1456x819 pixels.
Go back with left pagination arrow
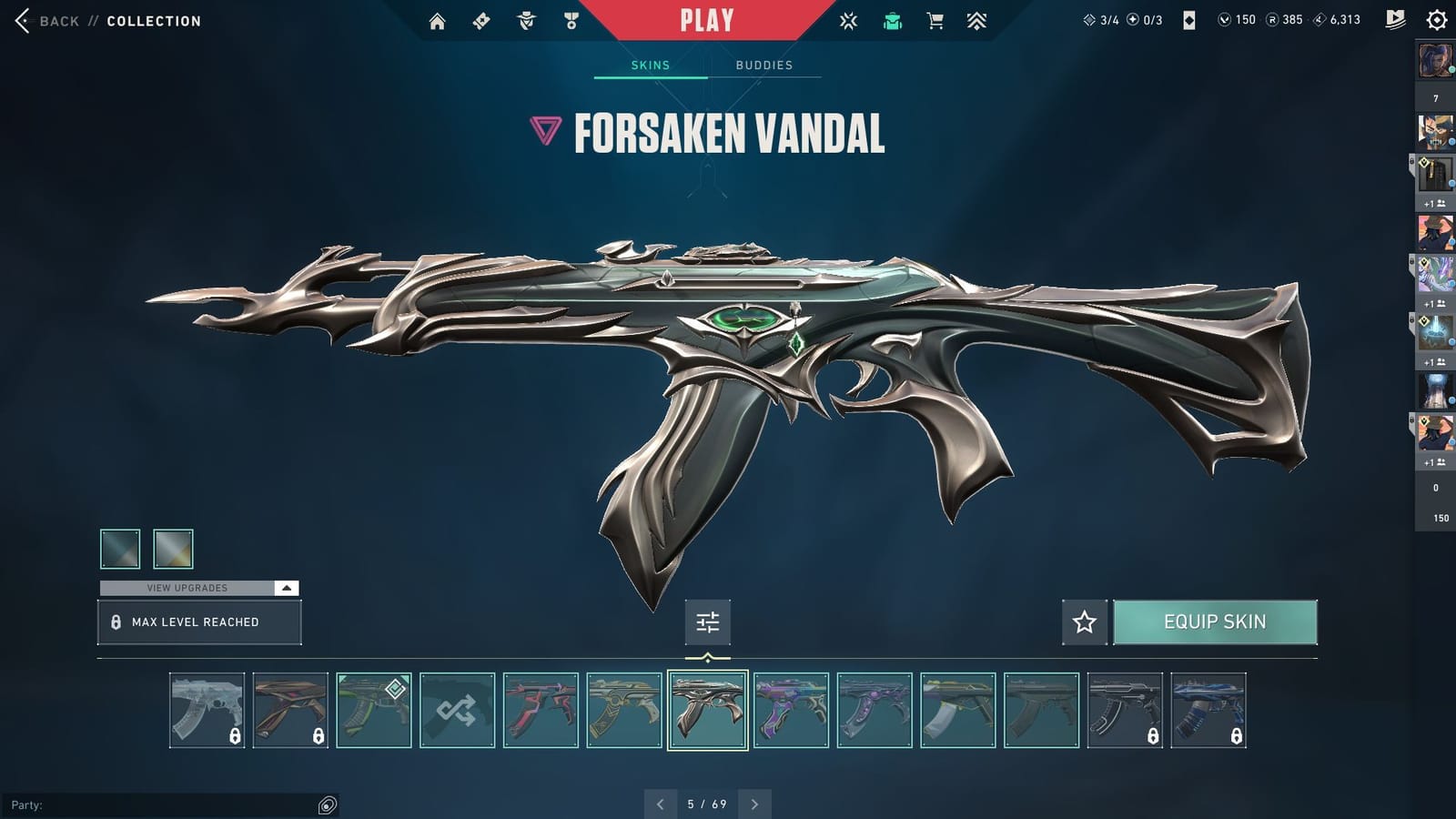coord(661,804)
